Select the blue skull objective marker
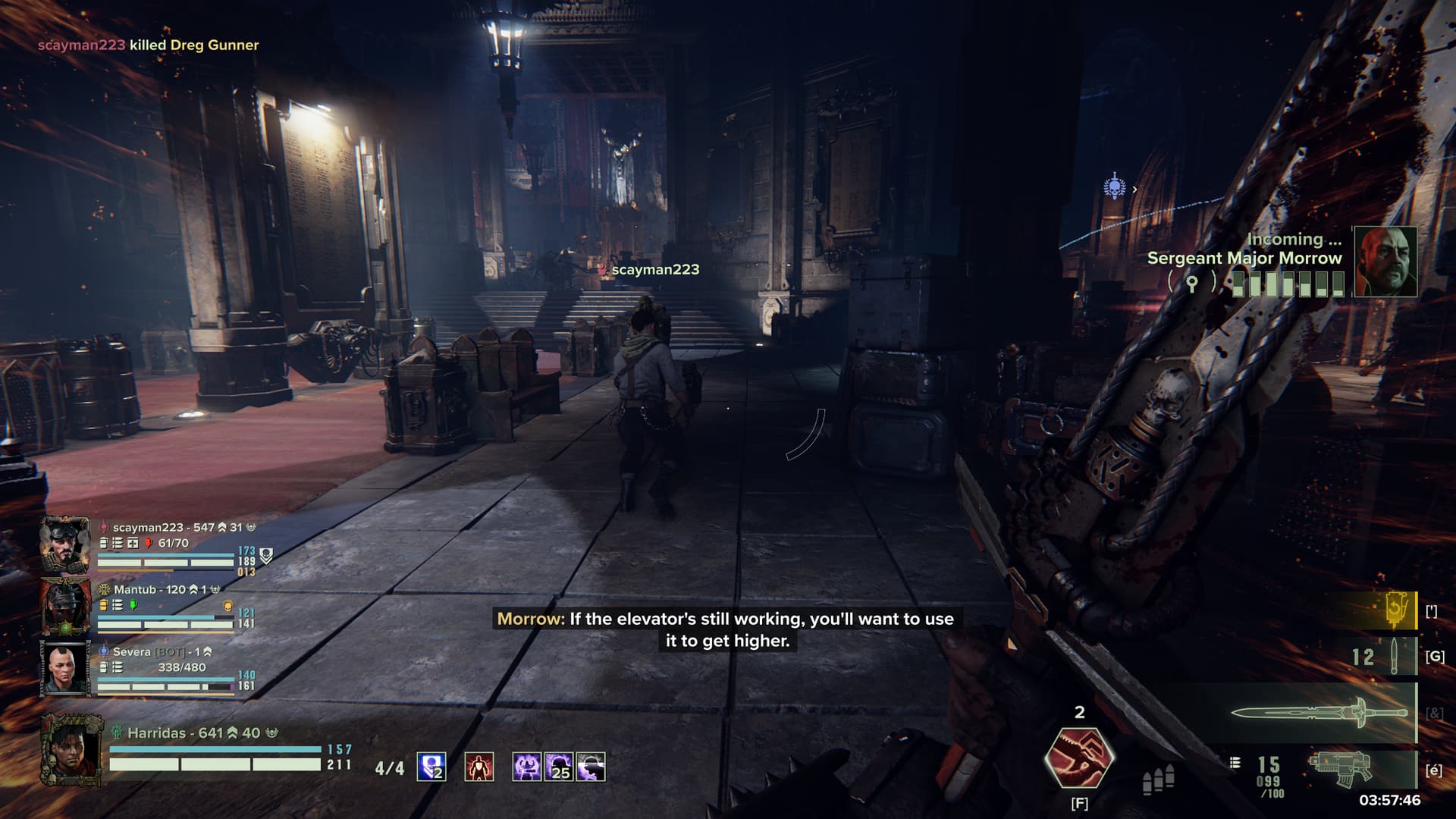1456x819 pixels. point(1114,187)
